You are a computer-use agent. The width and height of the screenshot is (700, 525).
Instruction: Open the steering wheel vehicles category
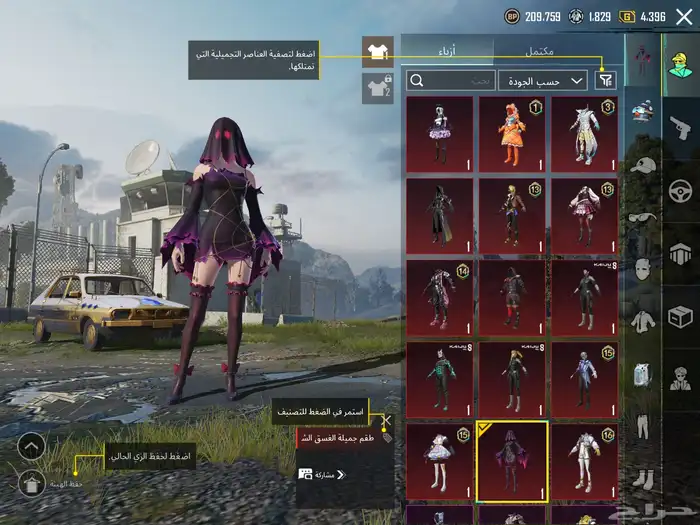(x=681, y=190)
